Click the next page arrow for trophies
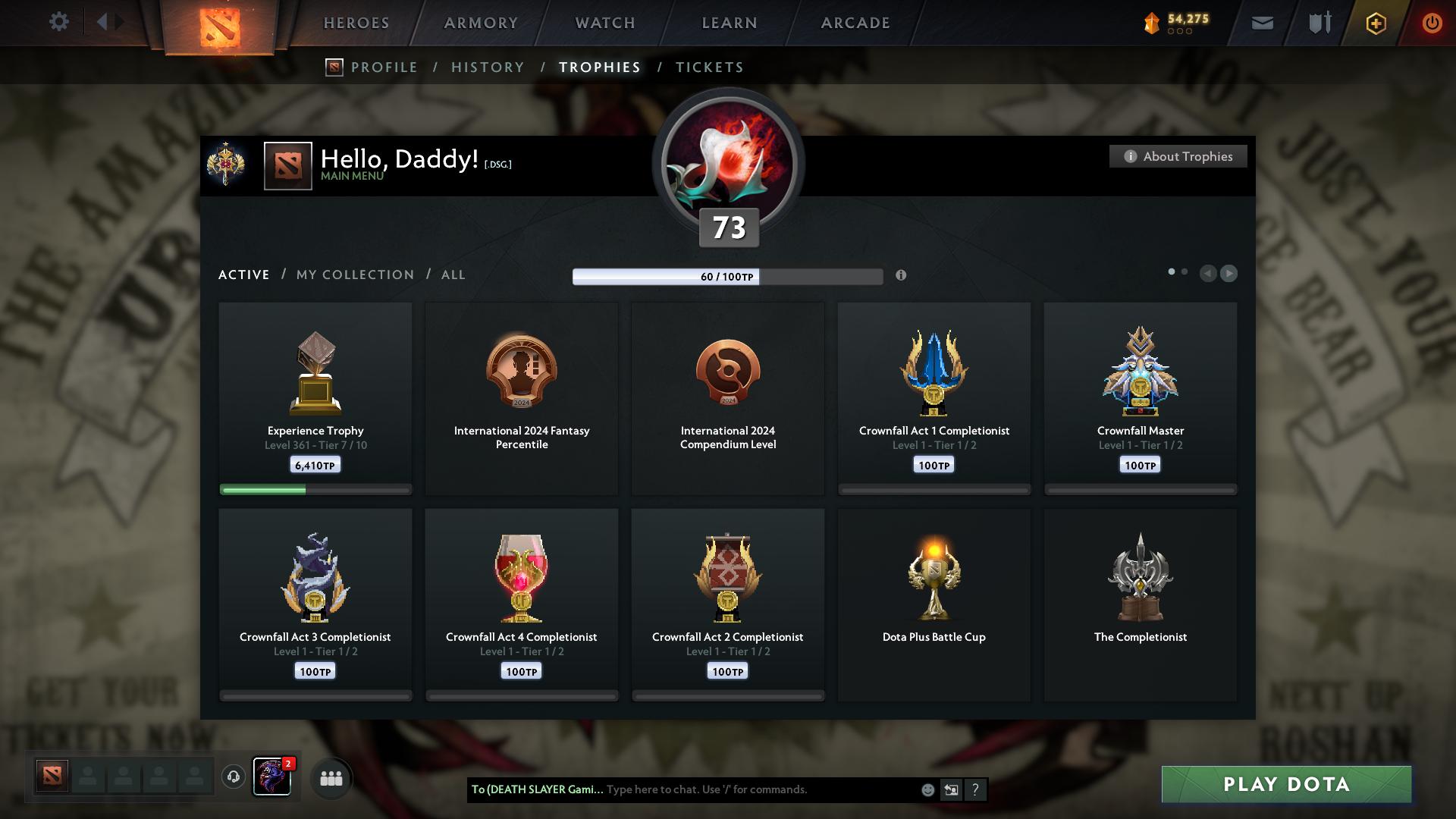Image resolution: width=1456 pixels, height=819 pixels. [x=1229, y=274]
